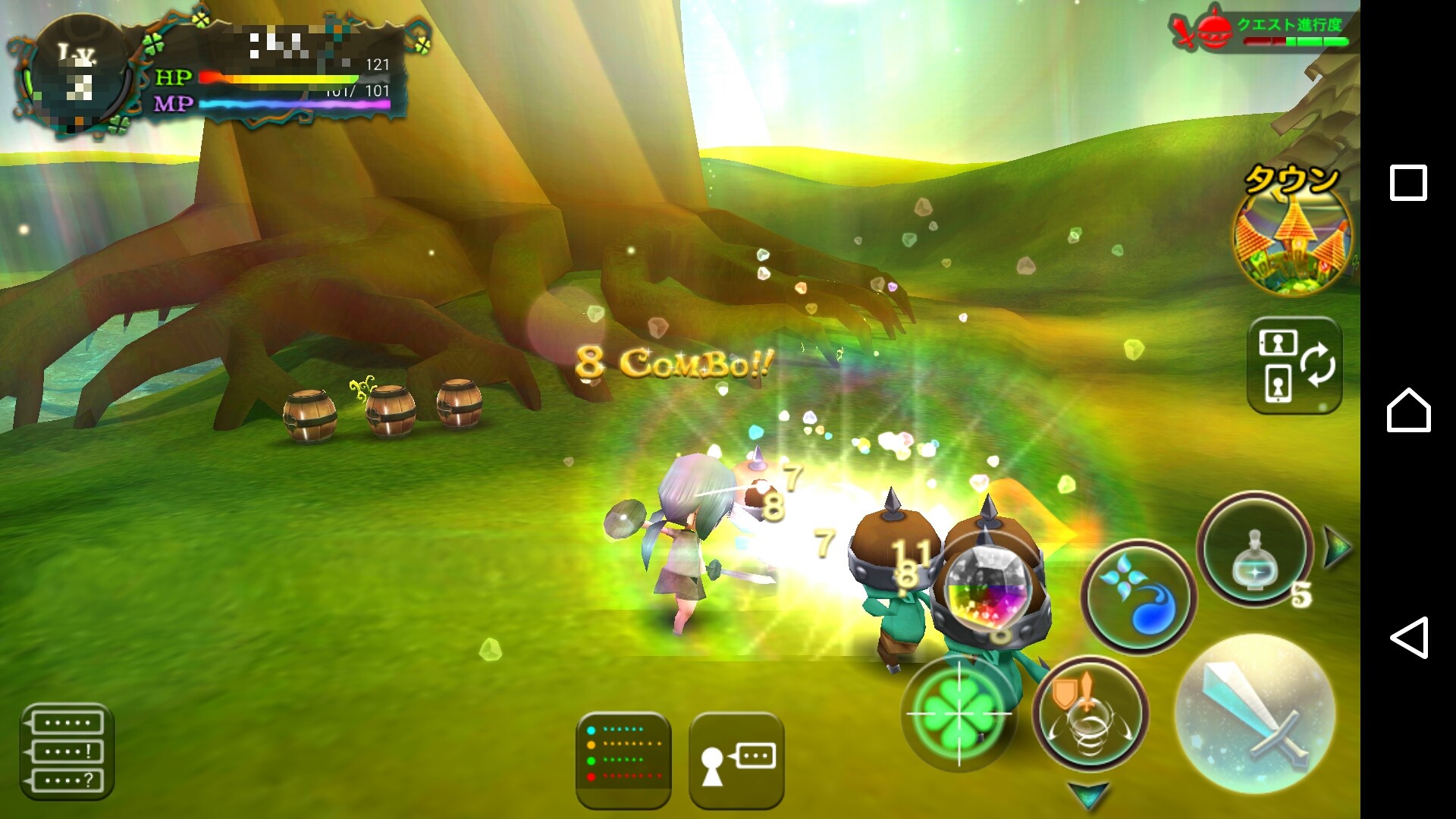
Task: Open the character speech chat button
Action: 736,760
